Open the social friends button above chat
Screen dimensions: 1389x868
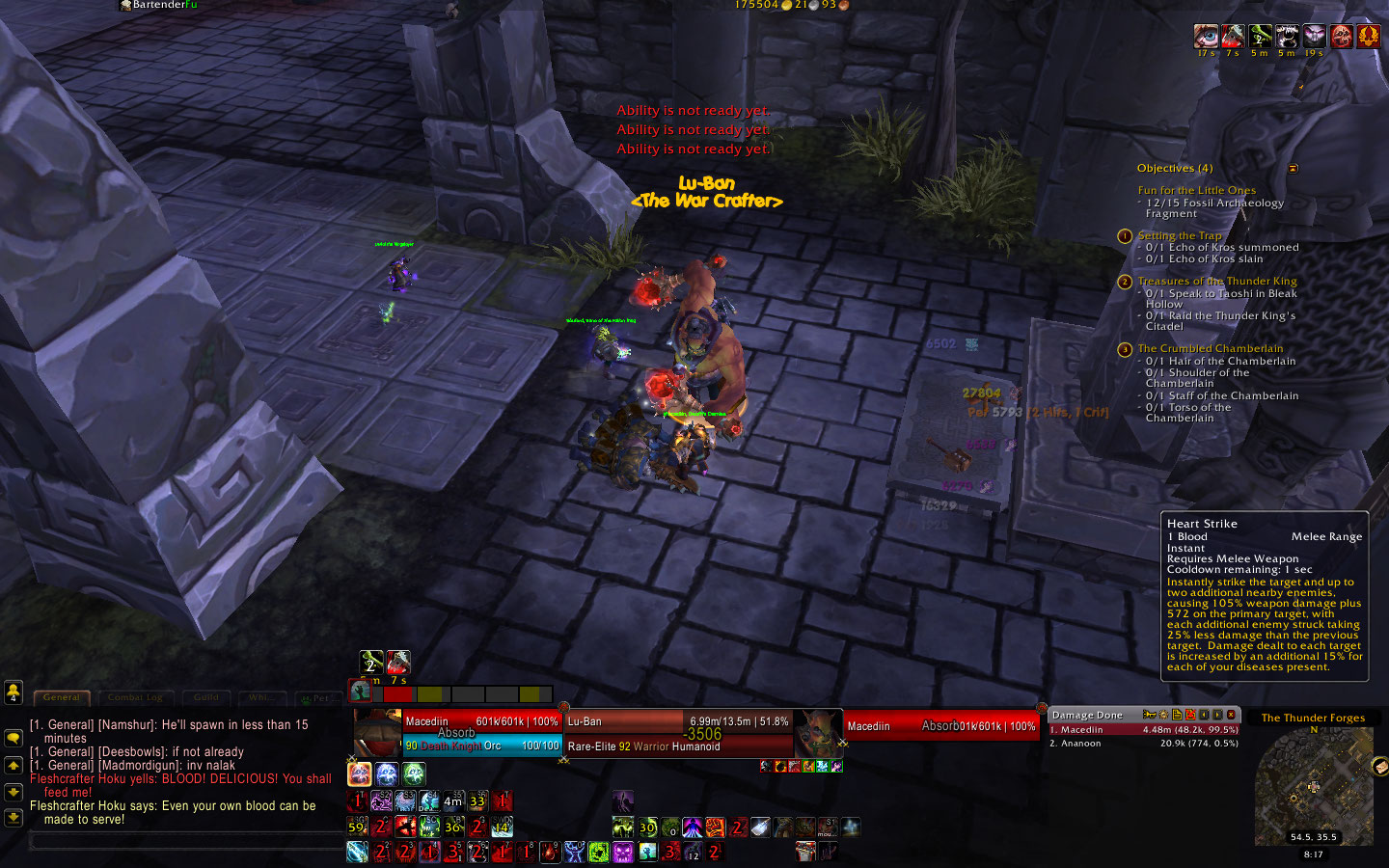[x=14, y=692]
